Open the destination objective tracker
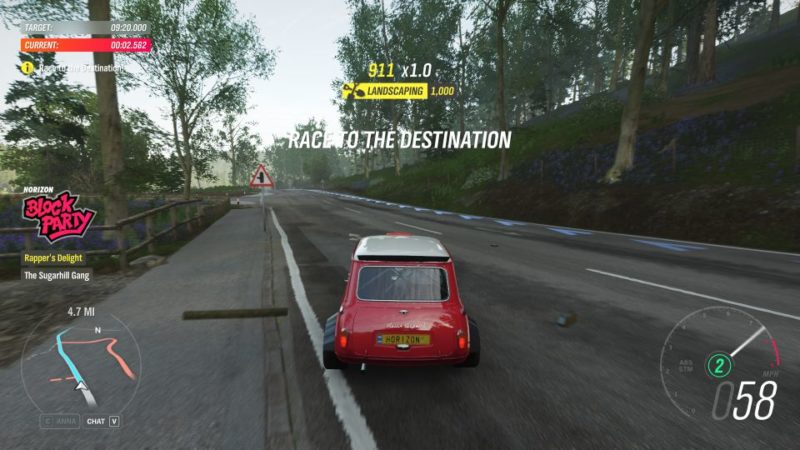Screen dimensions: 800x450 click(x=72, y=68)
